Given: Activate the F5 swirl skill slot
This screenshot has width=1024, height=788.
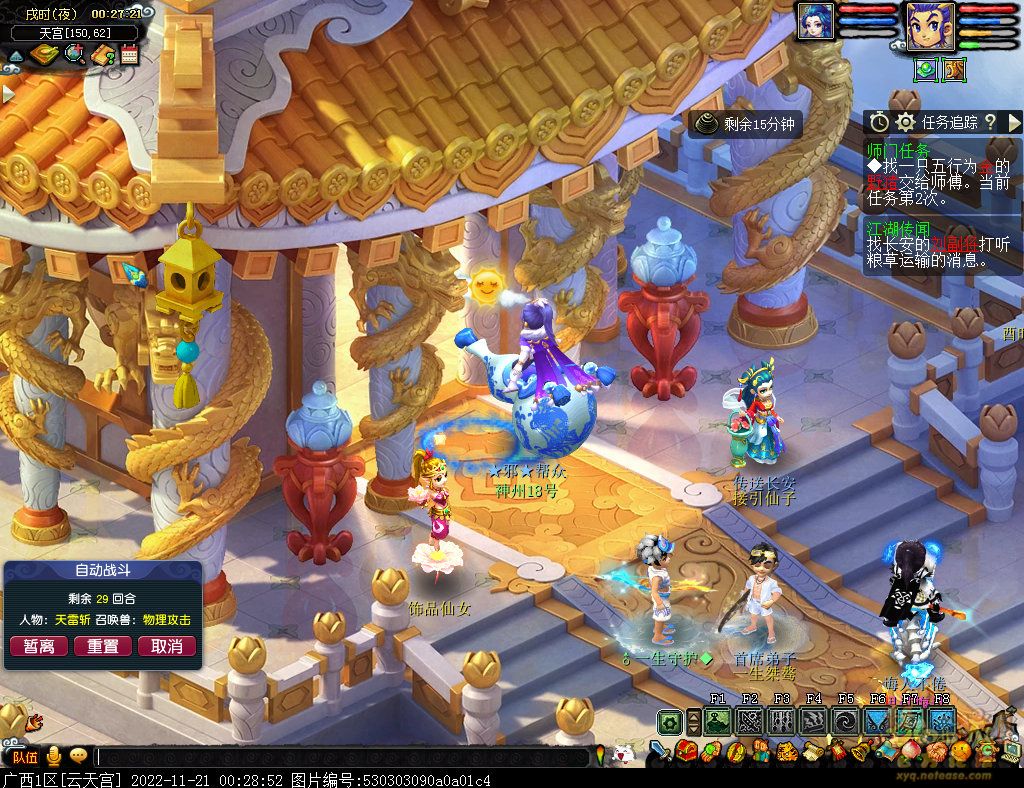Looking at the screenshot, I should pyautogui.click(x=846, y=720).
